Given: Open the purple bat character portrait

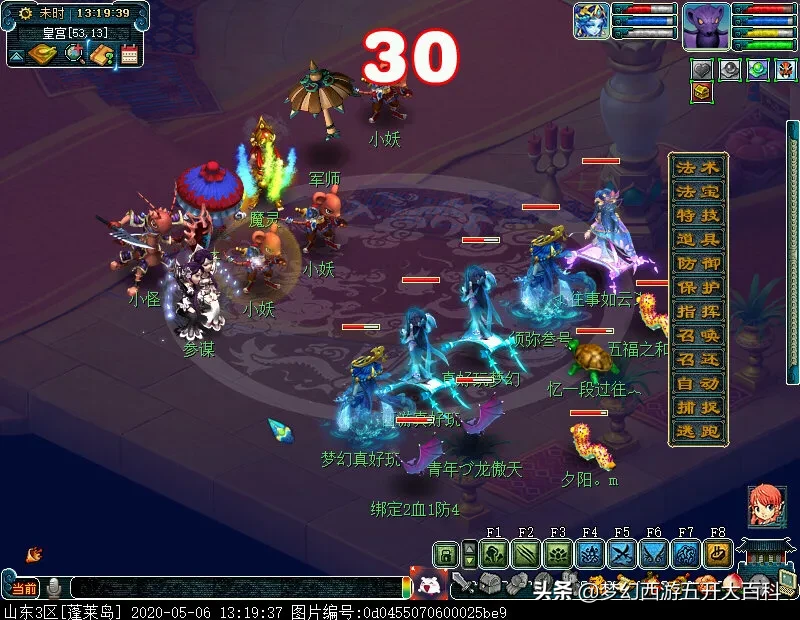Looking at the screenshot, I should pos(706,26).
